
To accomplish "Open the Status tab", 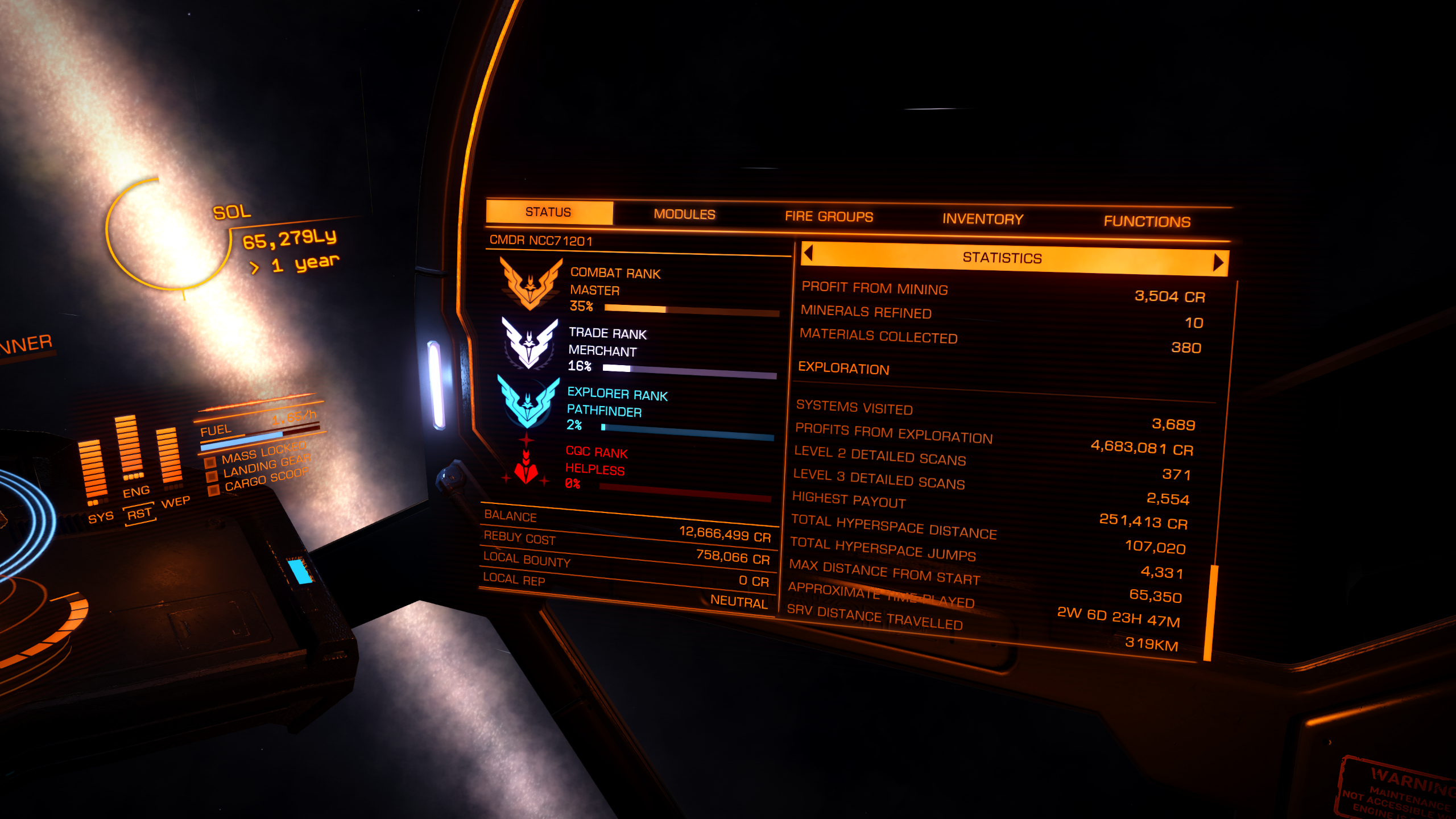I will pos(549,212).
